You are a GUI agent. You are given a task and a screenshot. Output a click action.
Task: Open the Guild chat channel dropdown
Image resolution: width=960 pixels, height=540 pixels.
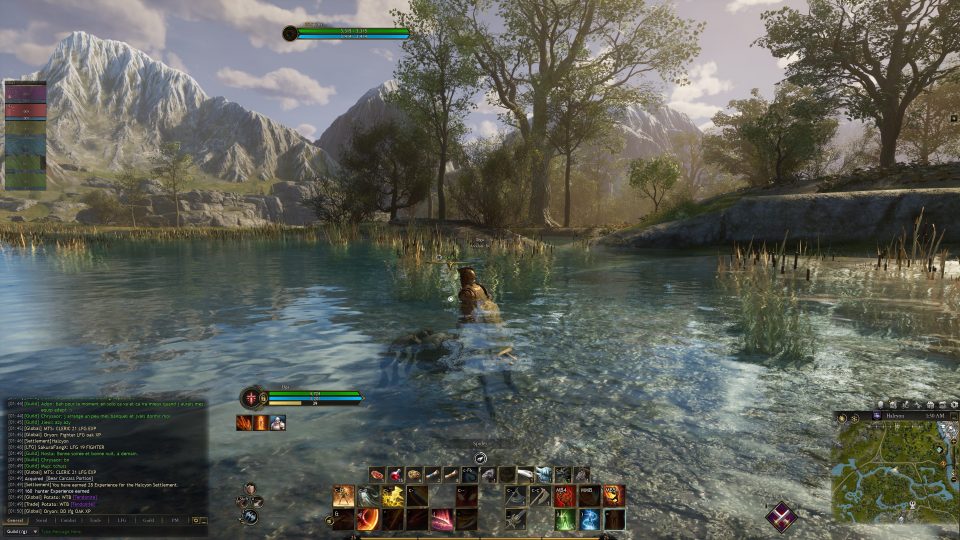(x=21, y=531)
